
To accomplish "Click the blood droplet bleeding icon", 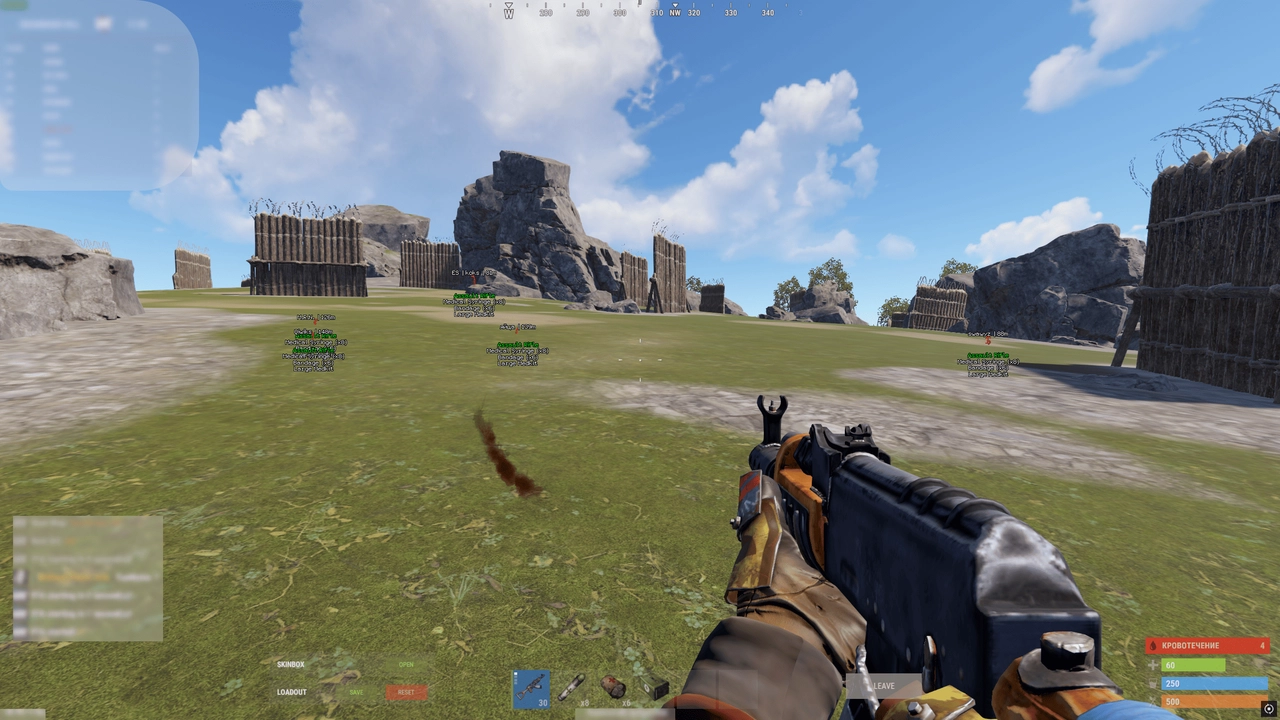I will (x=1152, y=646).
